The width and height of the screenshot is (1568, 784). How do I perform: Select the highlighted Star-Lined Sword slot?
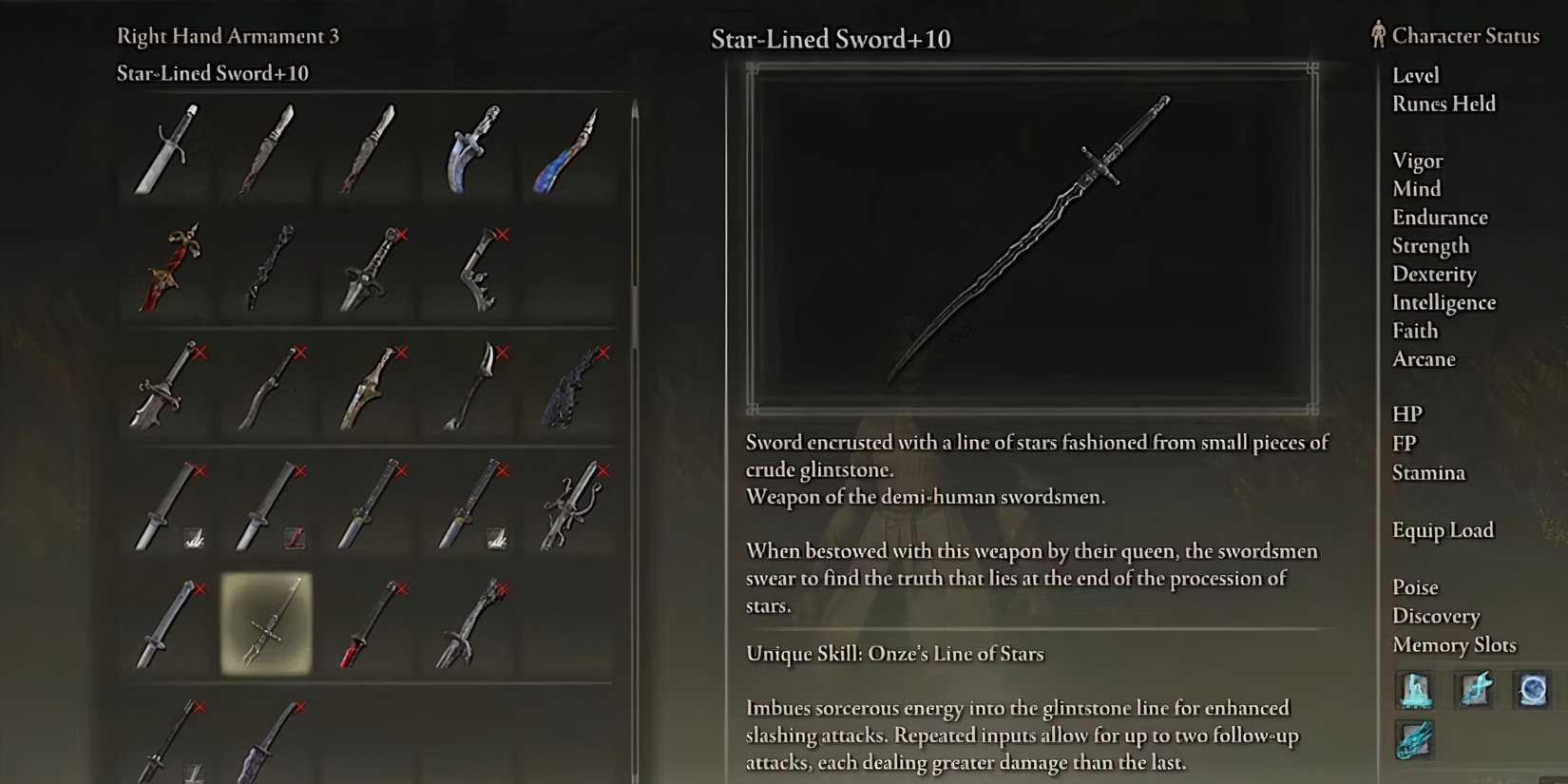coord(266,625)
